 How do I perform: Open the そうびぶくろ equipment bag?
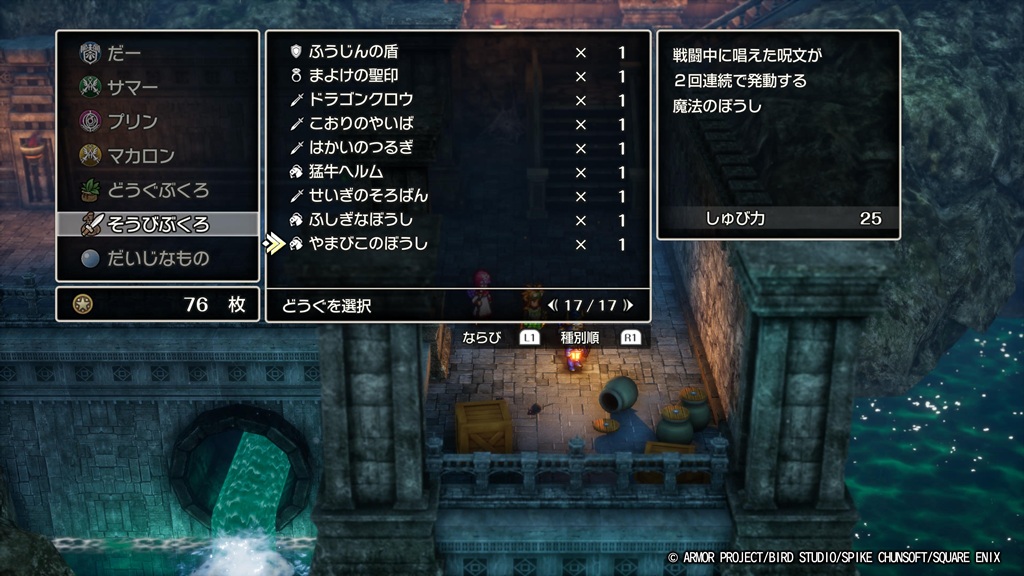157,223
